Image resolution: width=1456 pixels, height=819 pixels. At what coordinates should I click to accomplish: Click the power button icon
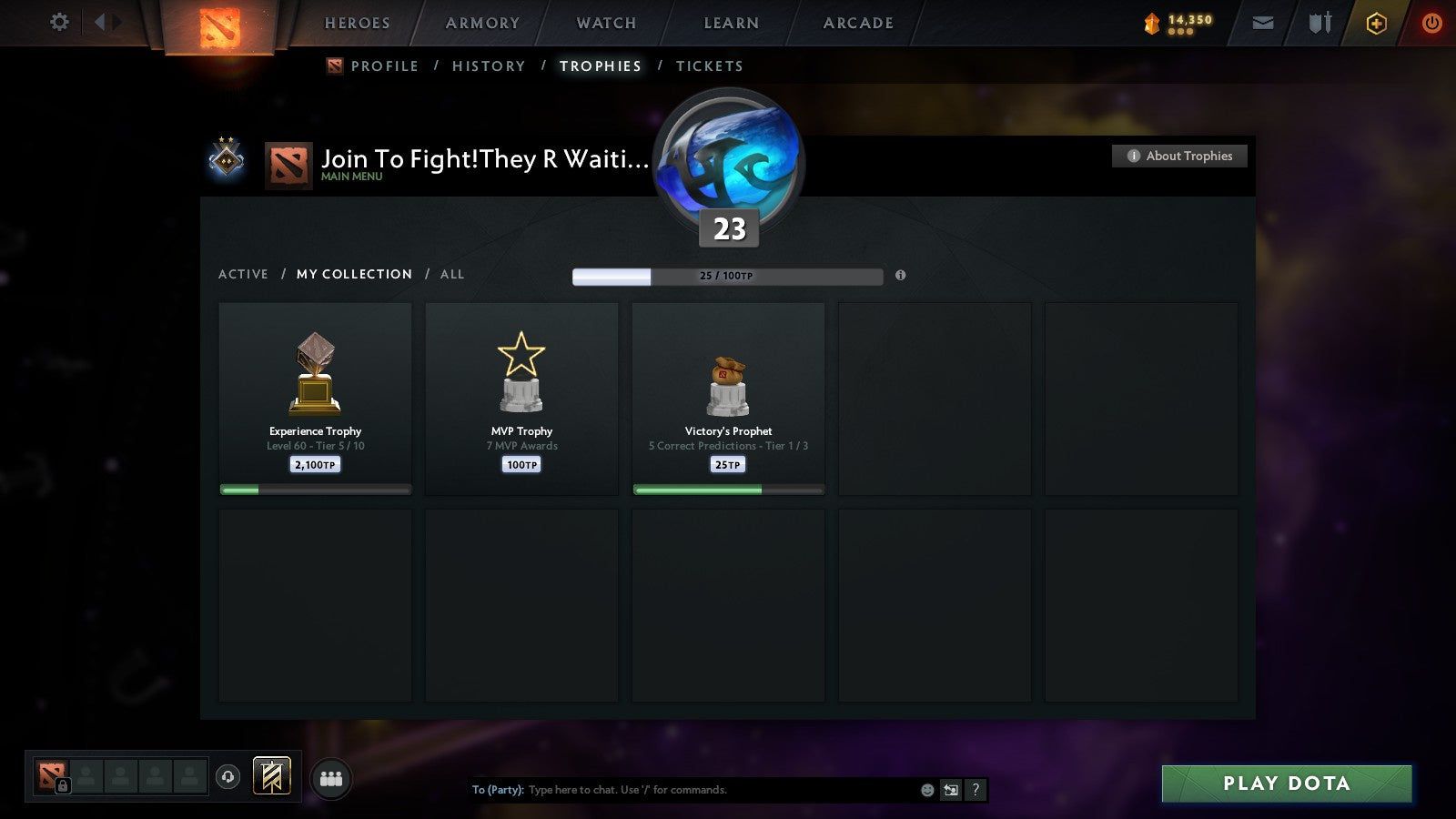tap(1431, 23)
